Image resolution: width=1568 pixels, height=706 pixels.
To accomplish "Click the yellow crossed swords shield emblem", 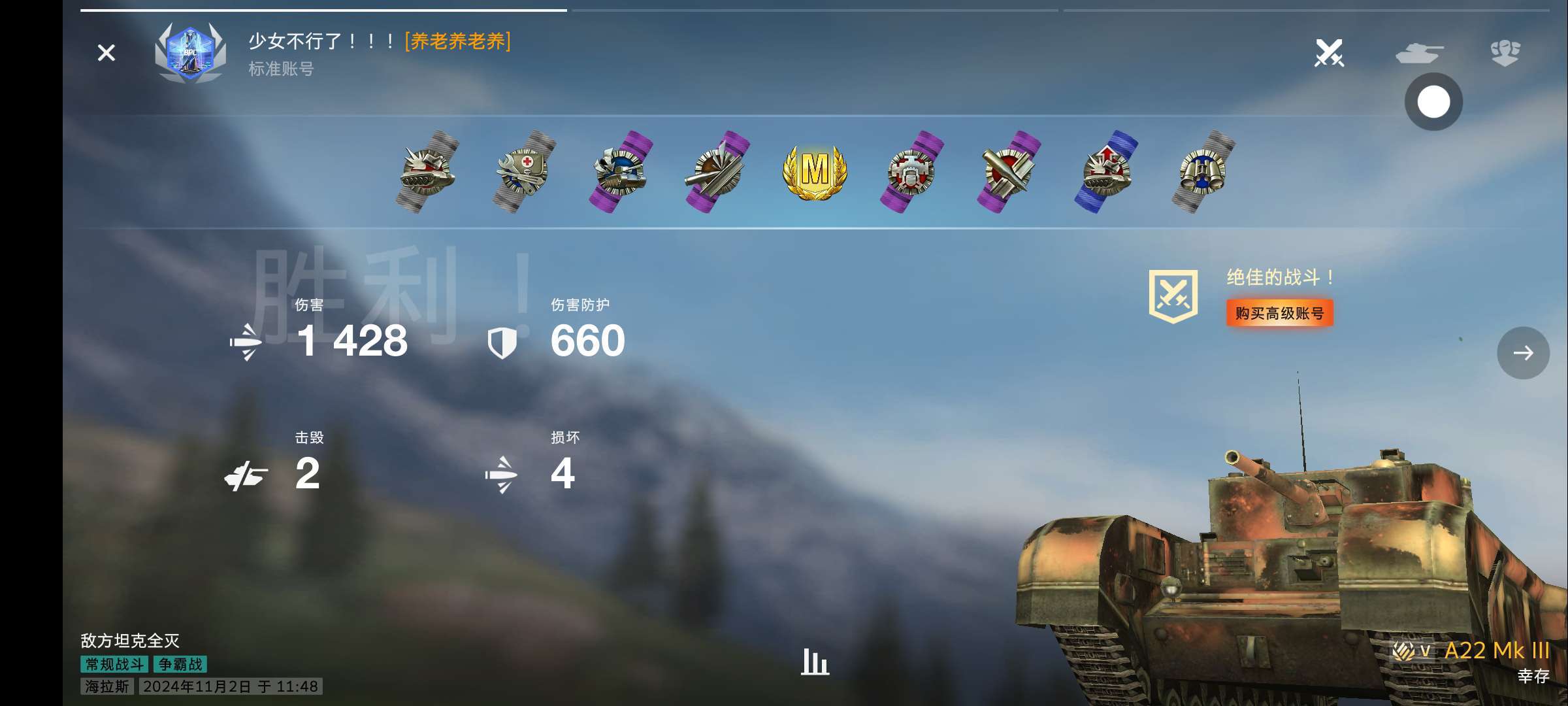I will point(1173,296).
